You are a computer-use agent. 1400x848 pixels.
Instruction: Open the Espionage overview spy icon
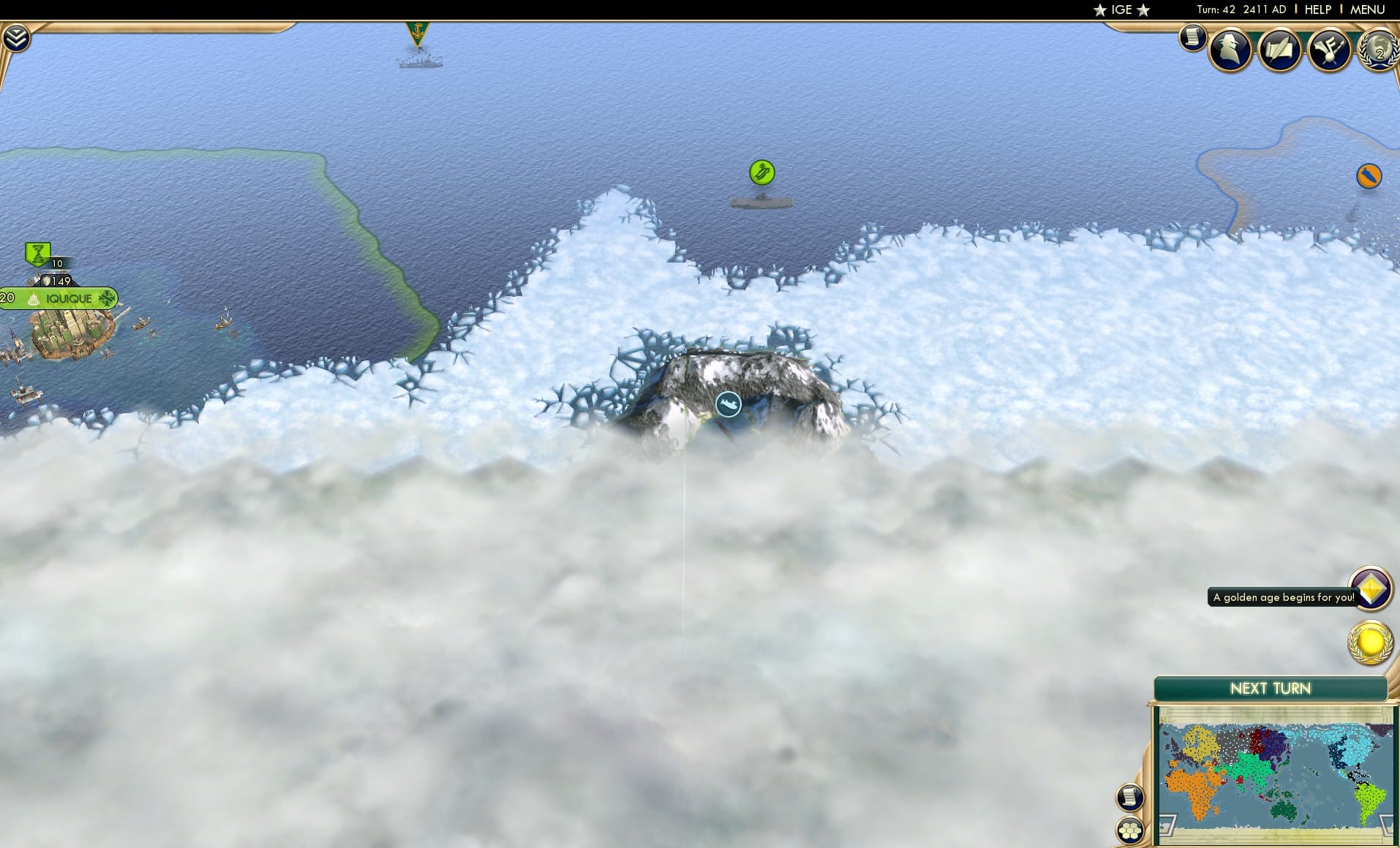click(x=1230, y=50)
